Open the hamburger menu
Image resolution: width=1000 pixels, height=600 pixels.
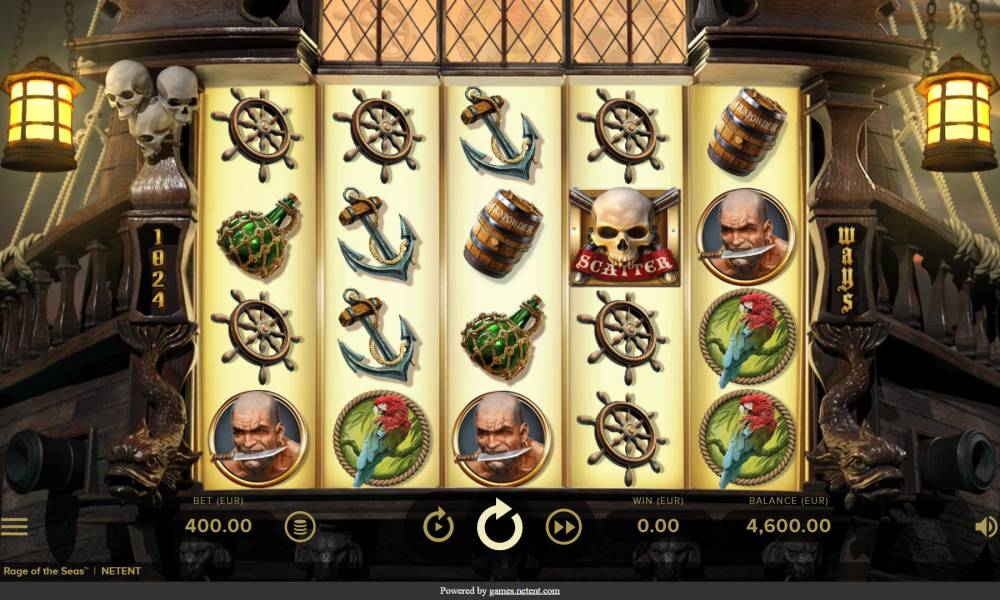coord(14,526)
